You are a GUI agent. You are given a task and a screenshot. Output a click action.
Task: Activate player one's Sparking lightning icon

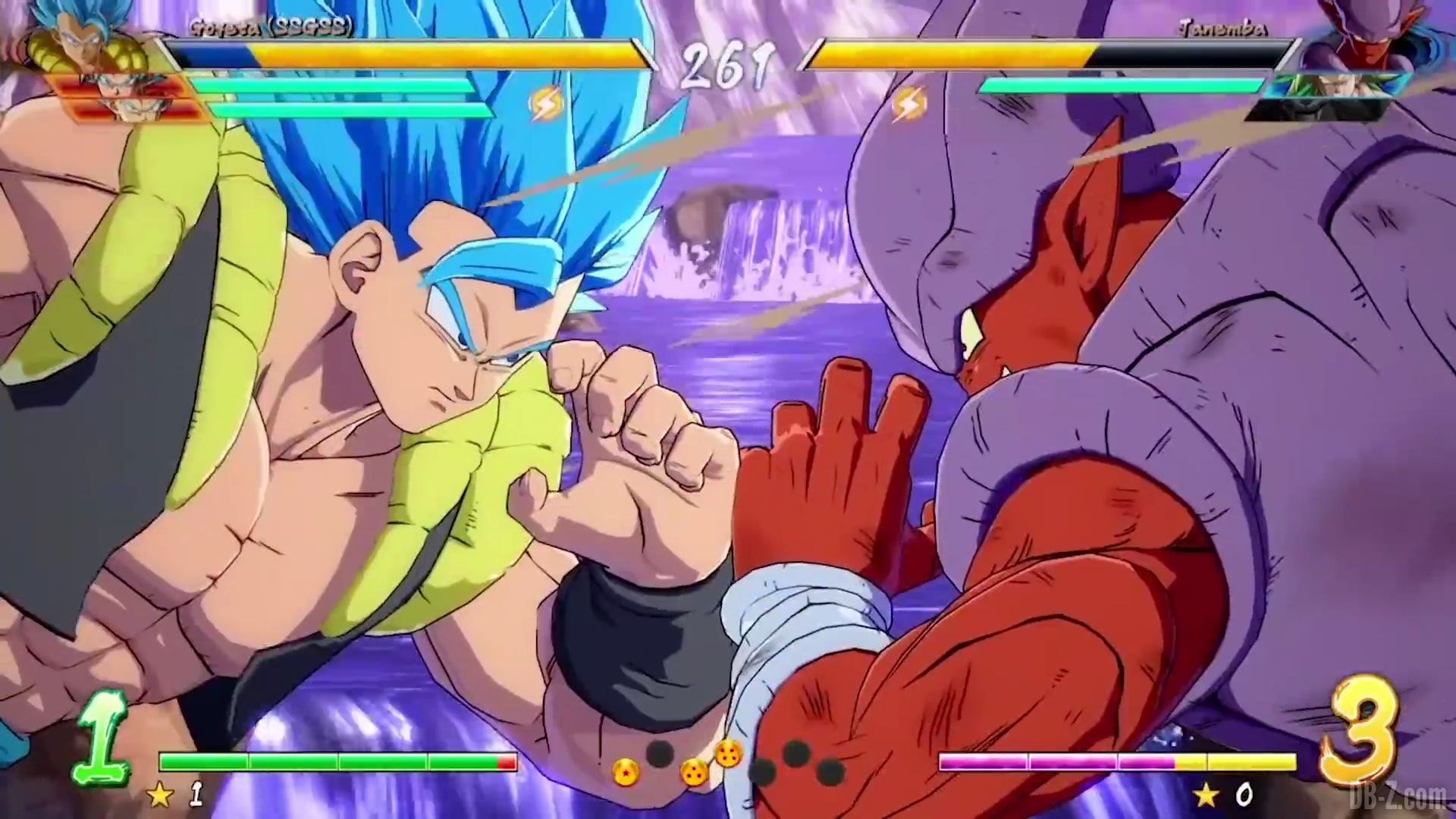point(544,104)
